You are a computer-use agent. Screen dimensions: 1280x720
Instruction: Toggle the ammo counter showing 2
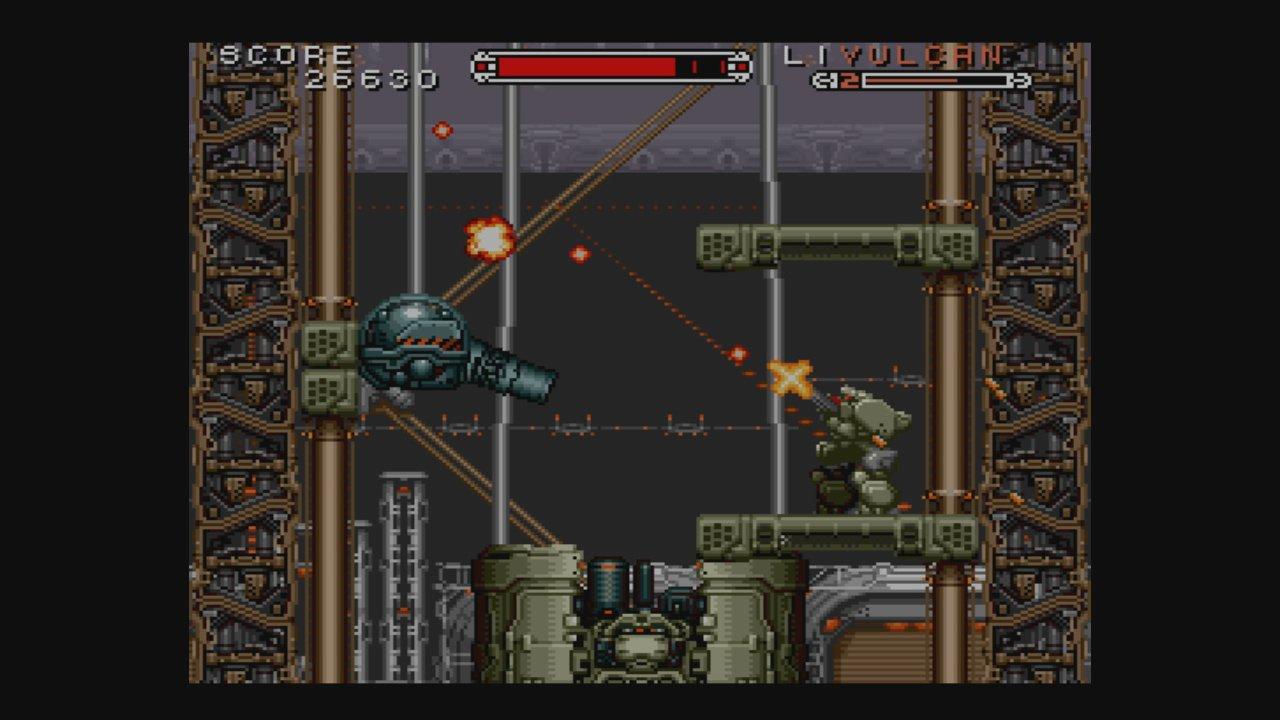pyautogui.click(x=847, y=78)
